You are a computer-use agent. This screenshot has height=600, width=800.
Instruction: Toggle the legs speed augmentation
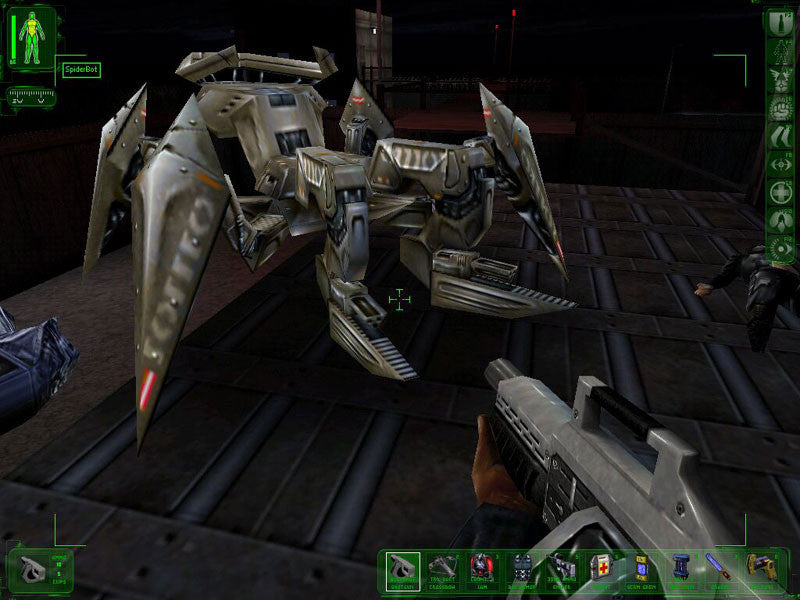[780, 135]
